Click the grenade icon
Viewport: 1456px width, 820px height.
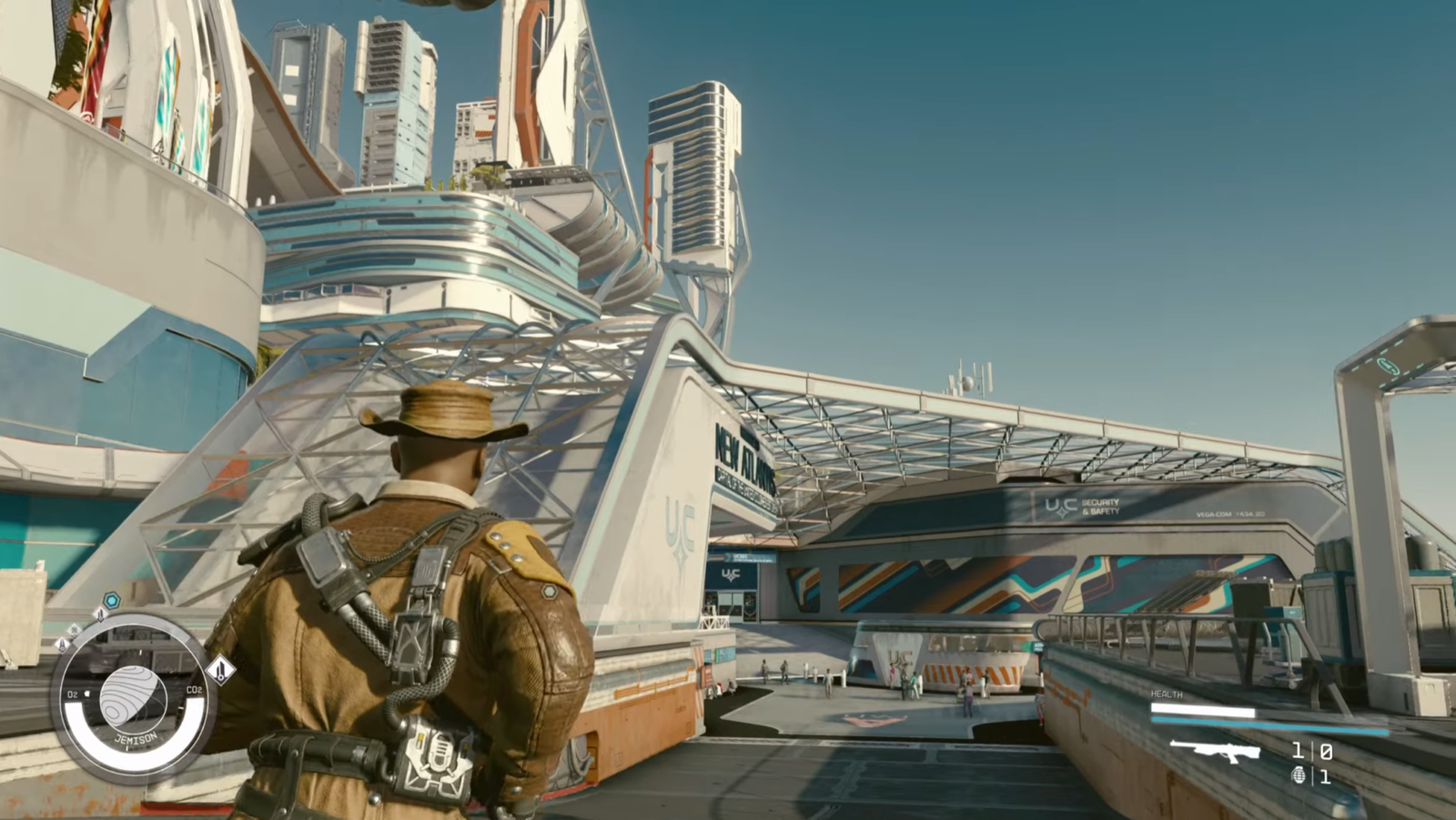[x=1299, y=775]
